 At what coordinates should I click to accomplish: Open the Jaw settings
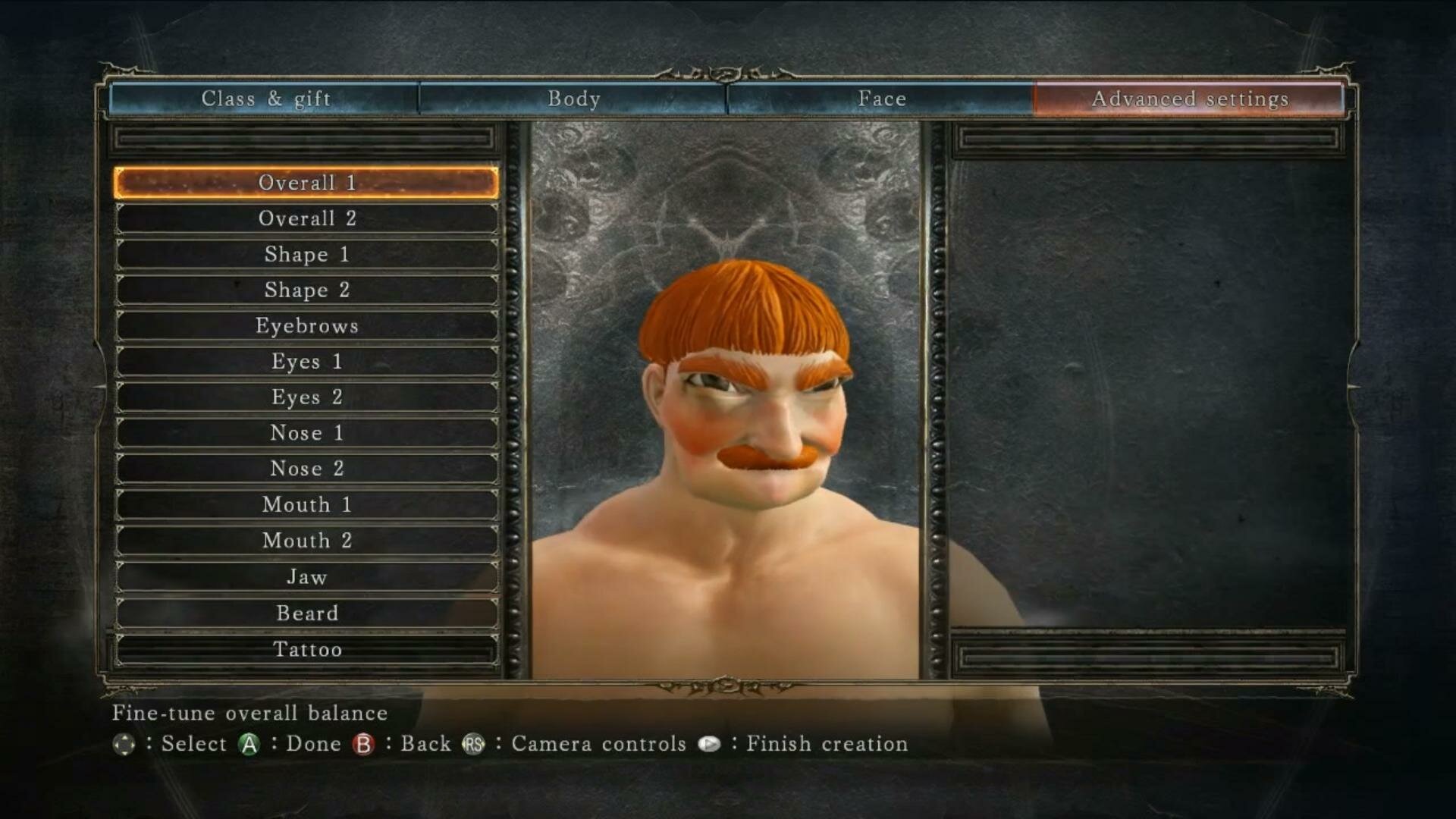pos(307,577)
